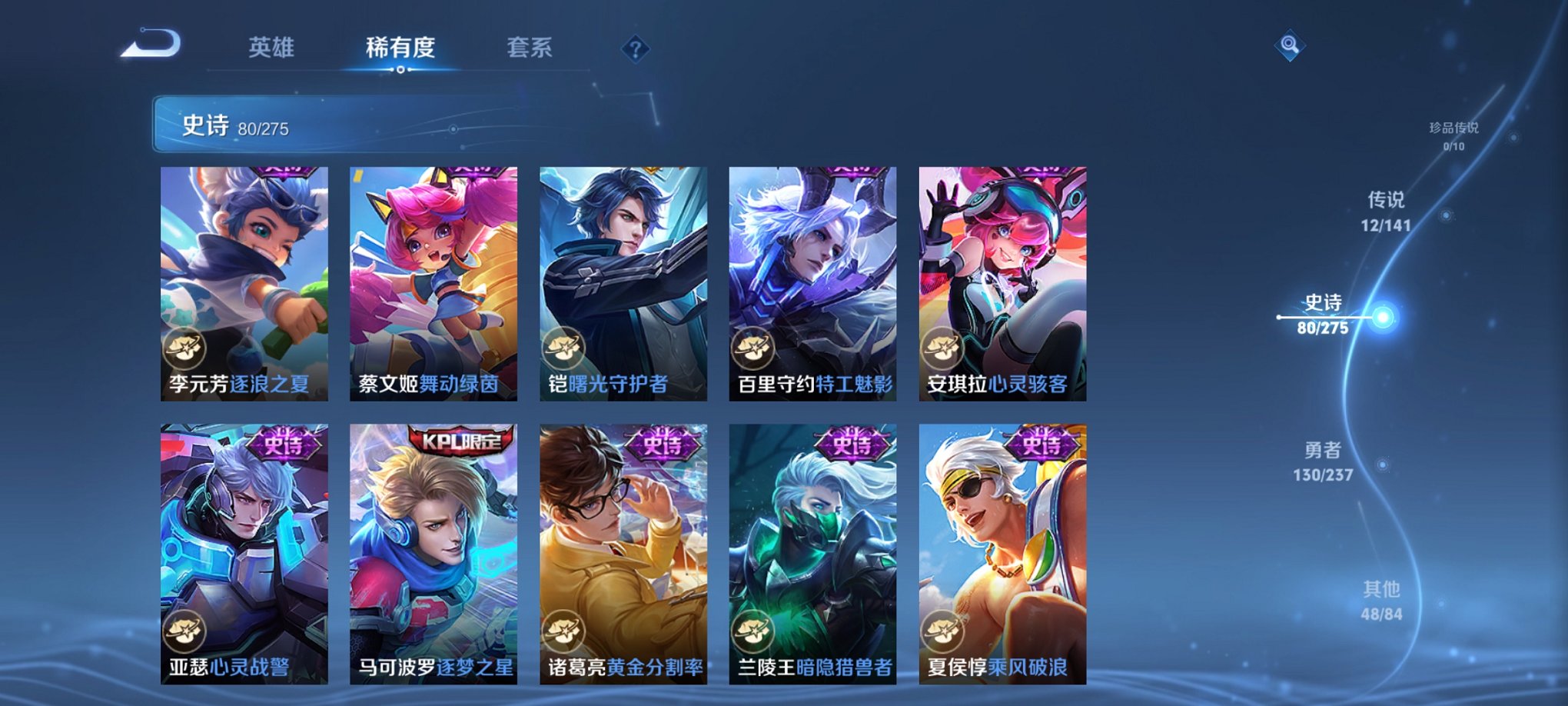The width and height of the screenshot is (1568, 706).
Task: Switch to the 英雄 tab
Action: point(274,48)
